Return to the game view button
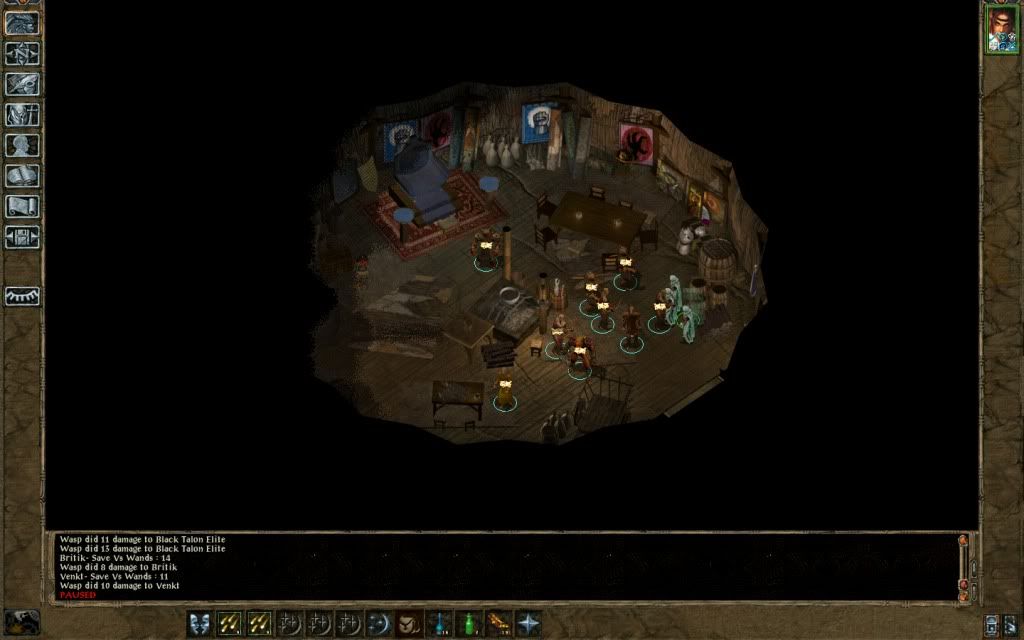The width and height of the screenshot is (1024, 640). pyautogui.click(x=22, y=23)
